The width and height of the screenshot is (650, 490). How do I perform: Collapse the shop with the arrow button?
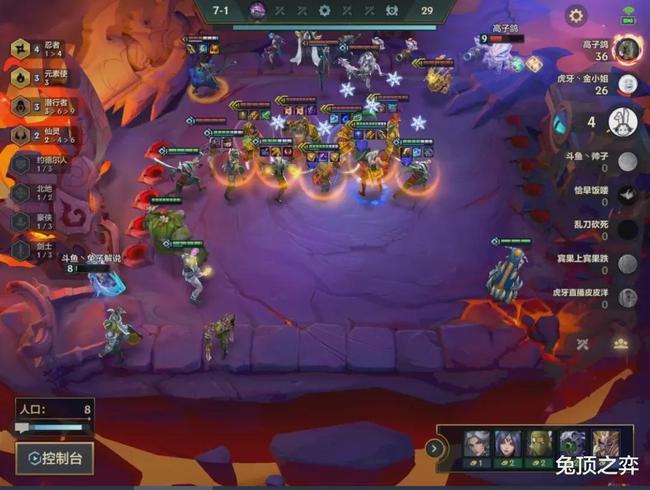click(x=434, y=448)
